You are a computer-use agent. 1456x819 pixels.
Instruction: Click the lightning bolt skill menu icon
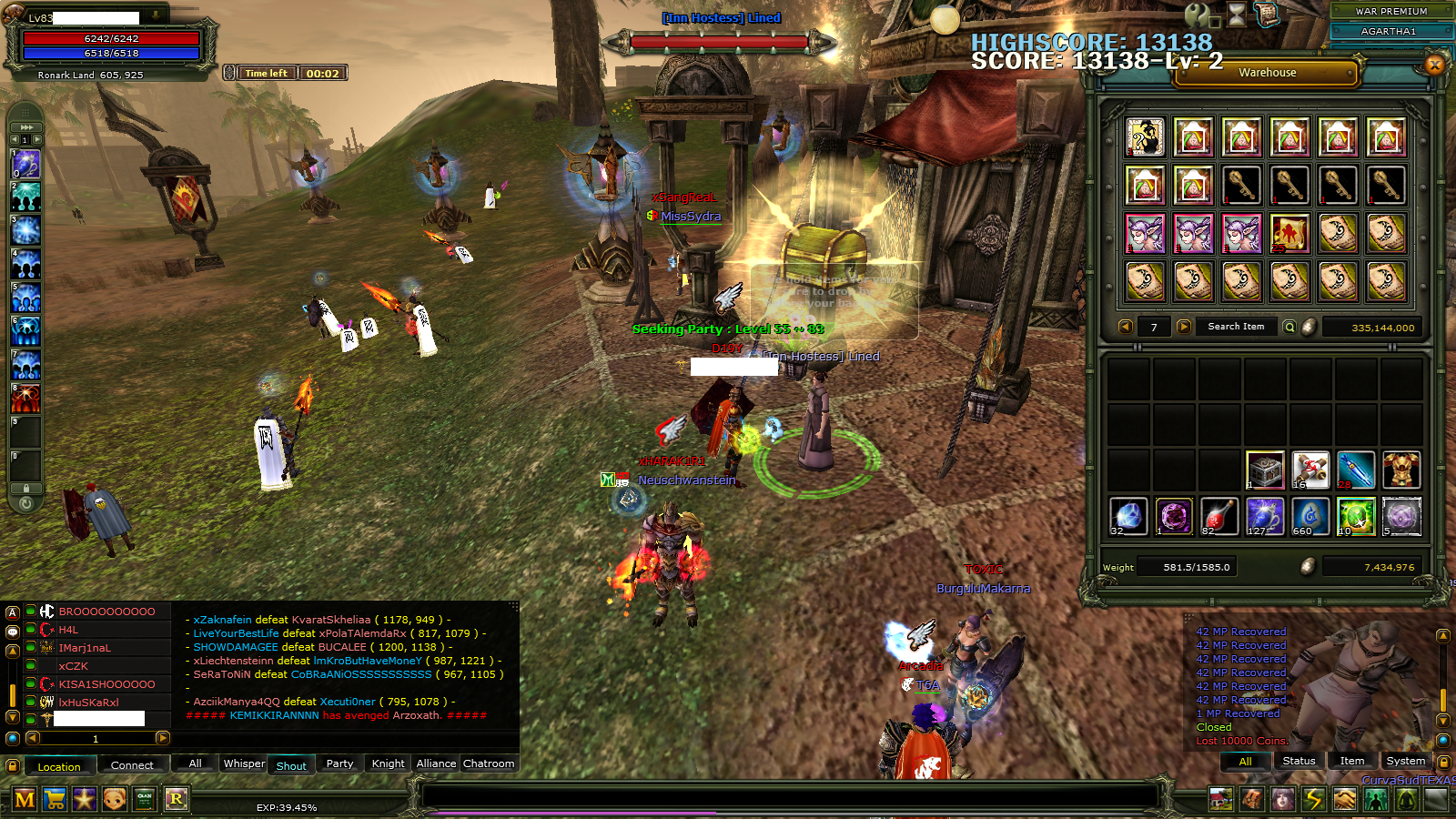point(1313,799)
